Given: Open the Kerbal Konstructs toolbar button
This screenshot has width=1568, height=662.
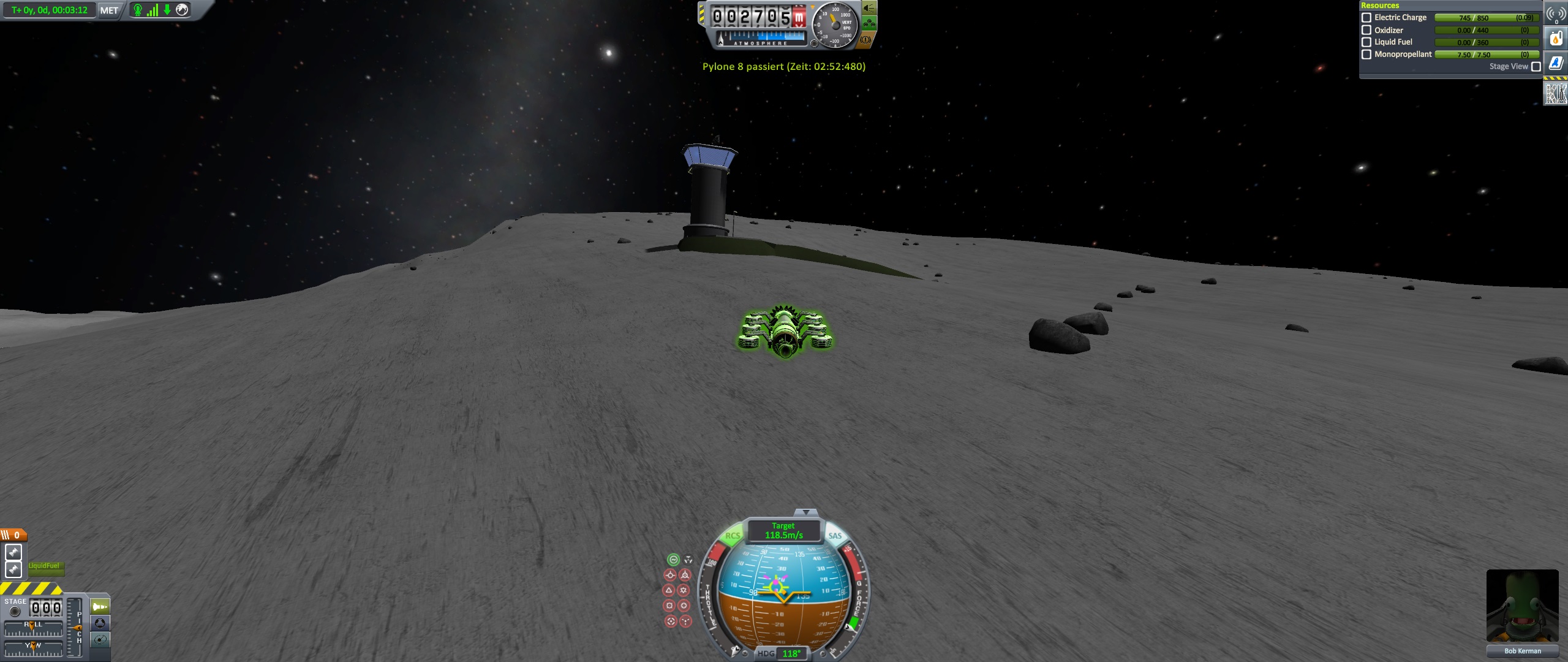Looking at the screenshot, I should point(1556,93).
